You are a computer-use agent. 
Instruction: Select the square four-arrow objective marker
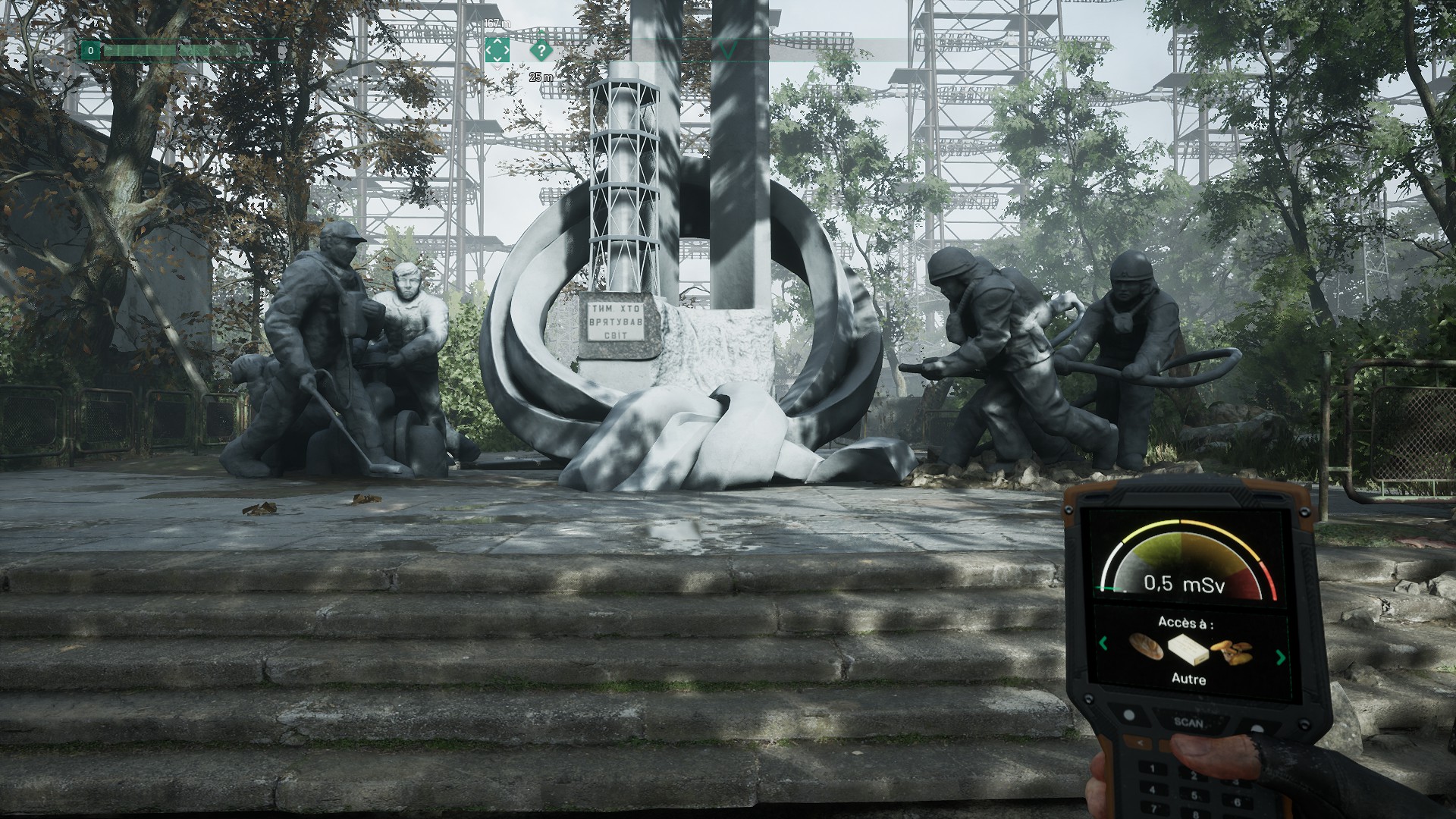click(497, 50)
